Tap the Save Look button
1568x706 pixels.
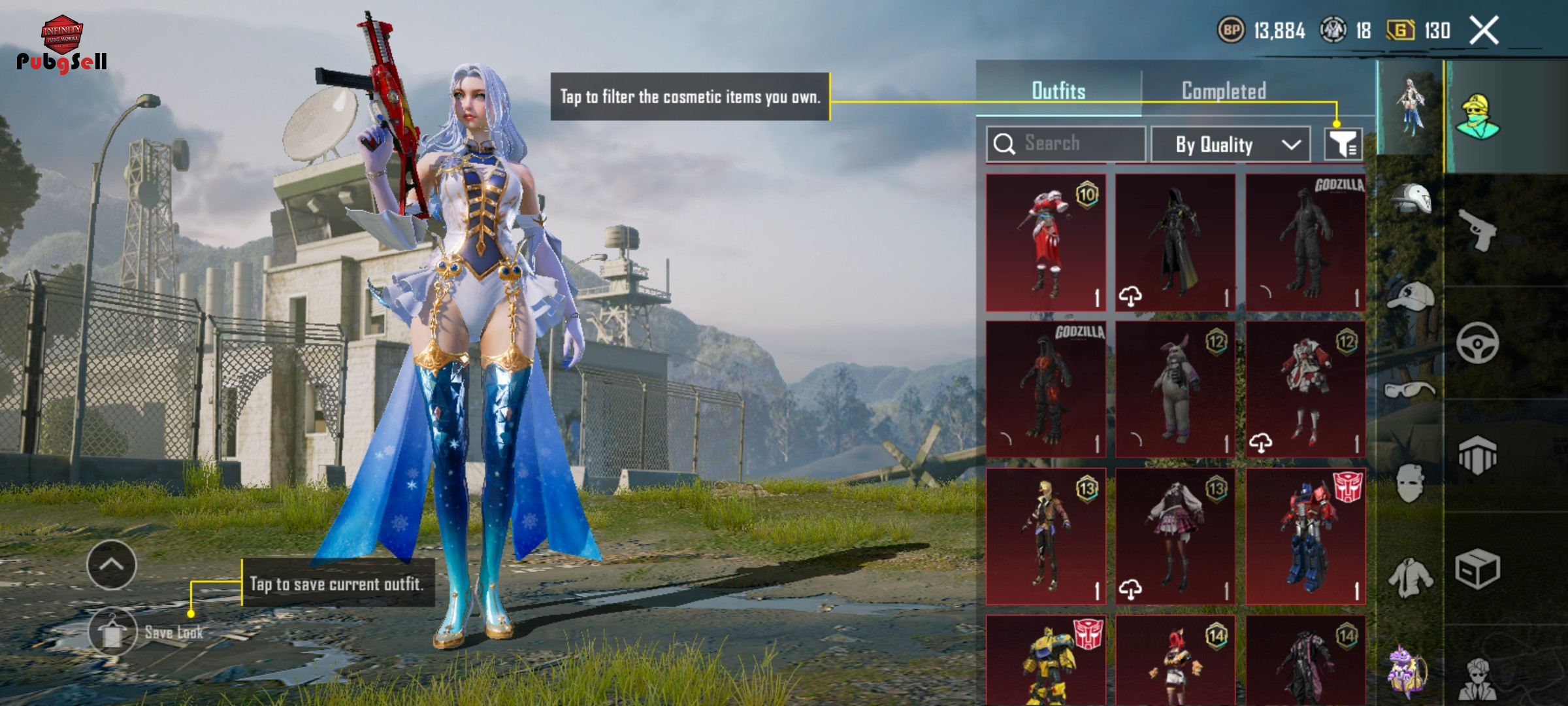tap(113, 631)
